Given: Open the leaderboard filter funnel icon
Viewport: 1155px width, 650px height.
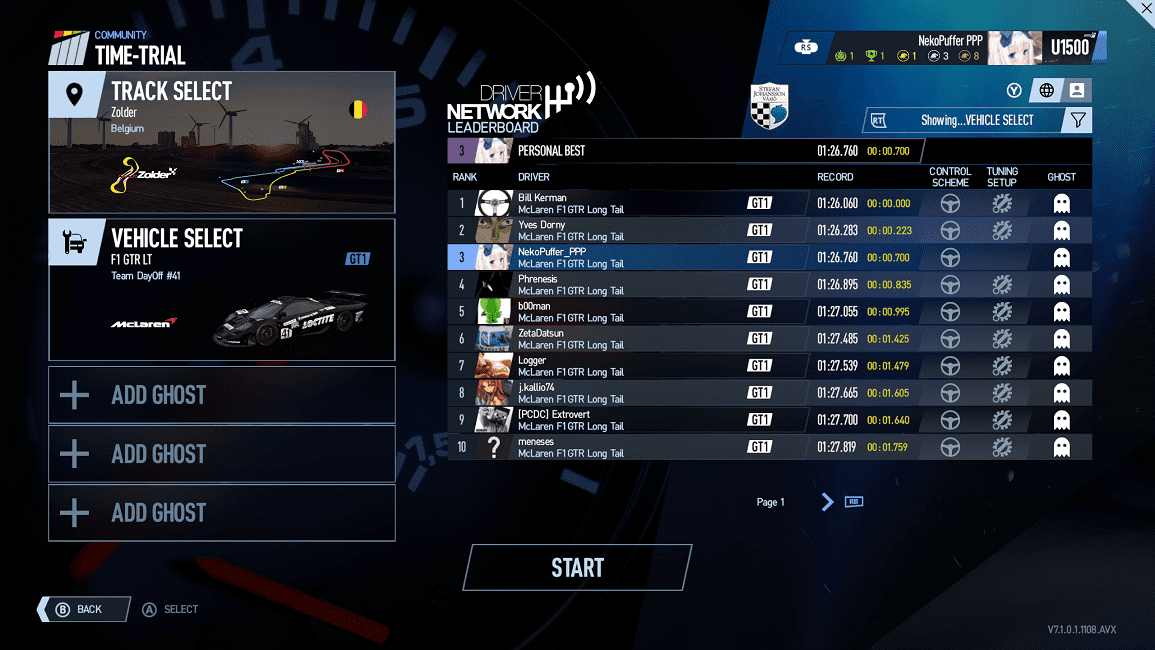Looking at the screenshot, I should coord(1078,120).
